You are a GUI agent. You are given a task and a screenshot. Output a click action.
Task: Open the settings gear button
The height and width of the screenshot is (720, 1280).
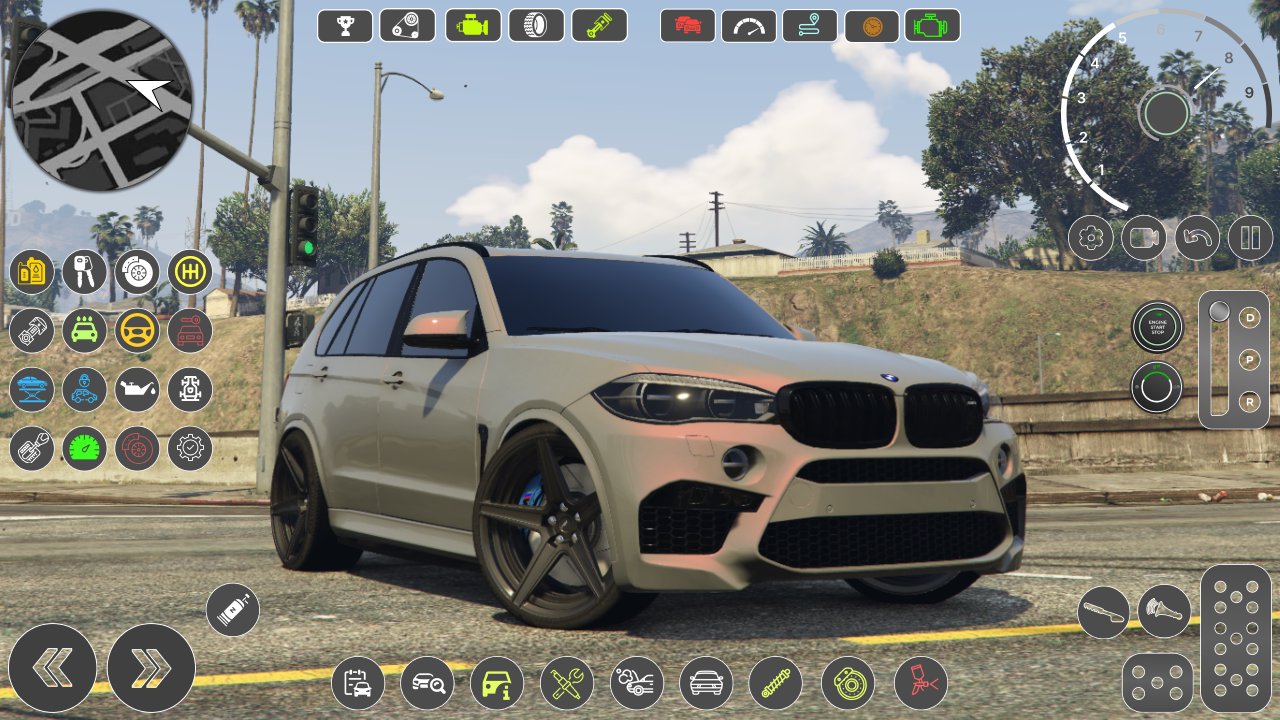(x=1091, y=238)
